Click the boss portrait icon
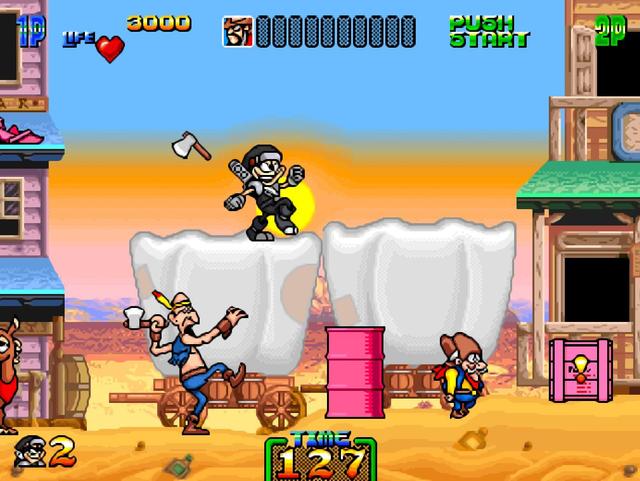Screen dimensions: 640x481 (237, 31)
